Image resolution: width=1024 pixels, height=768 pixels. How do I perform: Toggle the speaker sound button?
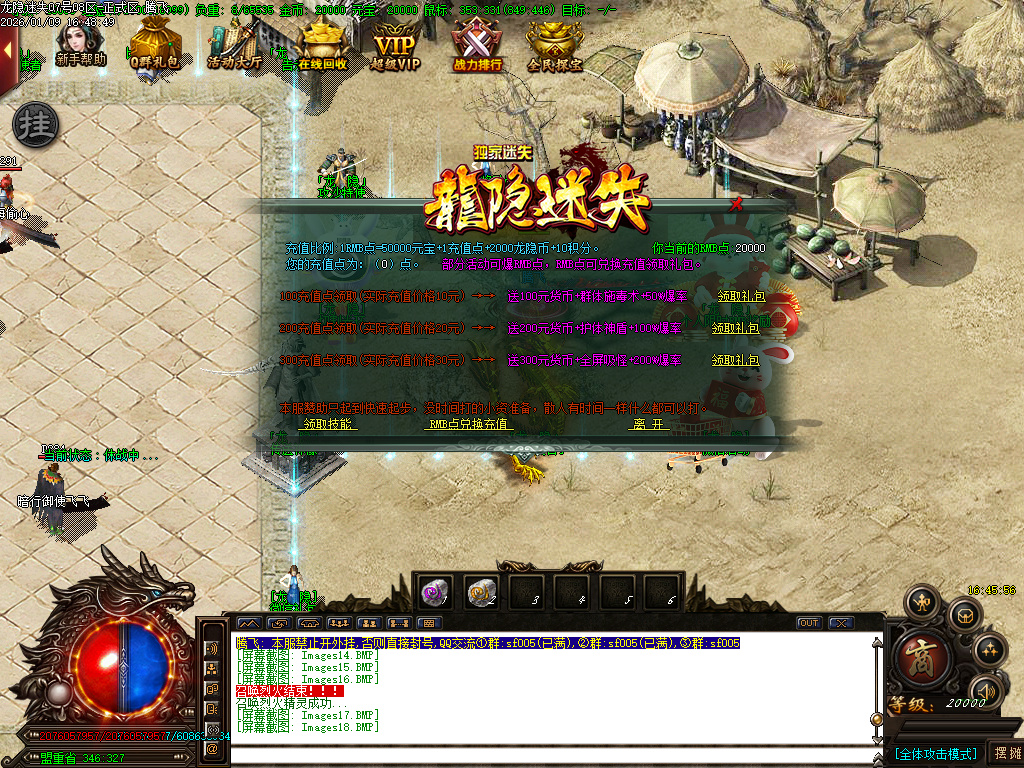[986, 691]
